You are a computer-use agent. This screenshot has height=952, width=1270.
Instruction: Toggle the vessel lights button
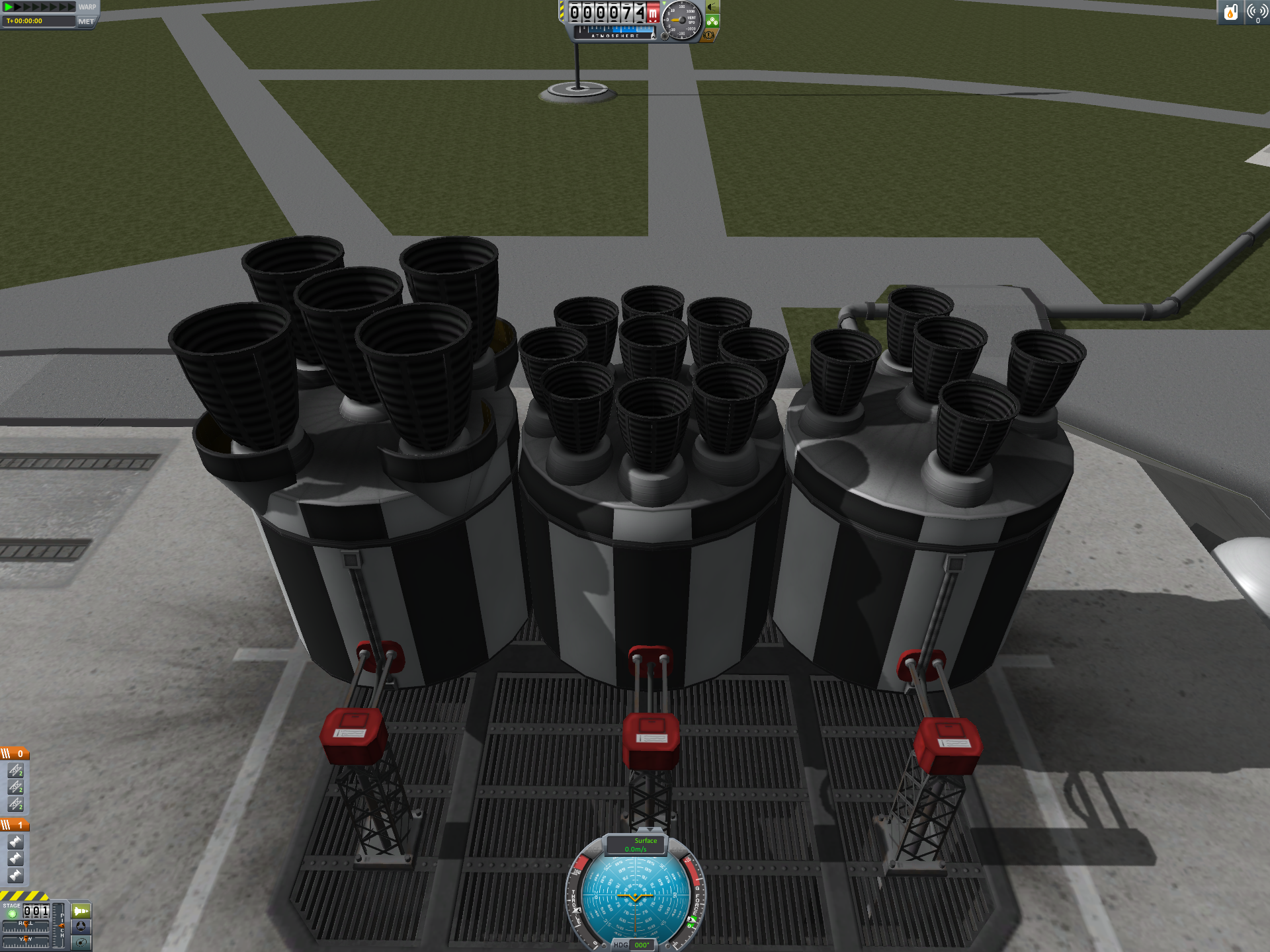(712, 7)
